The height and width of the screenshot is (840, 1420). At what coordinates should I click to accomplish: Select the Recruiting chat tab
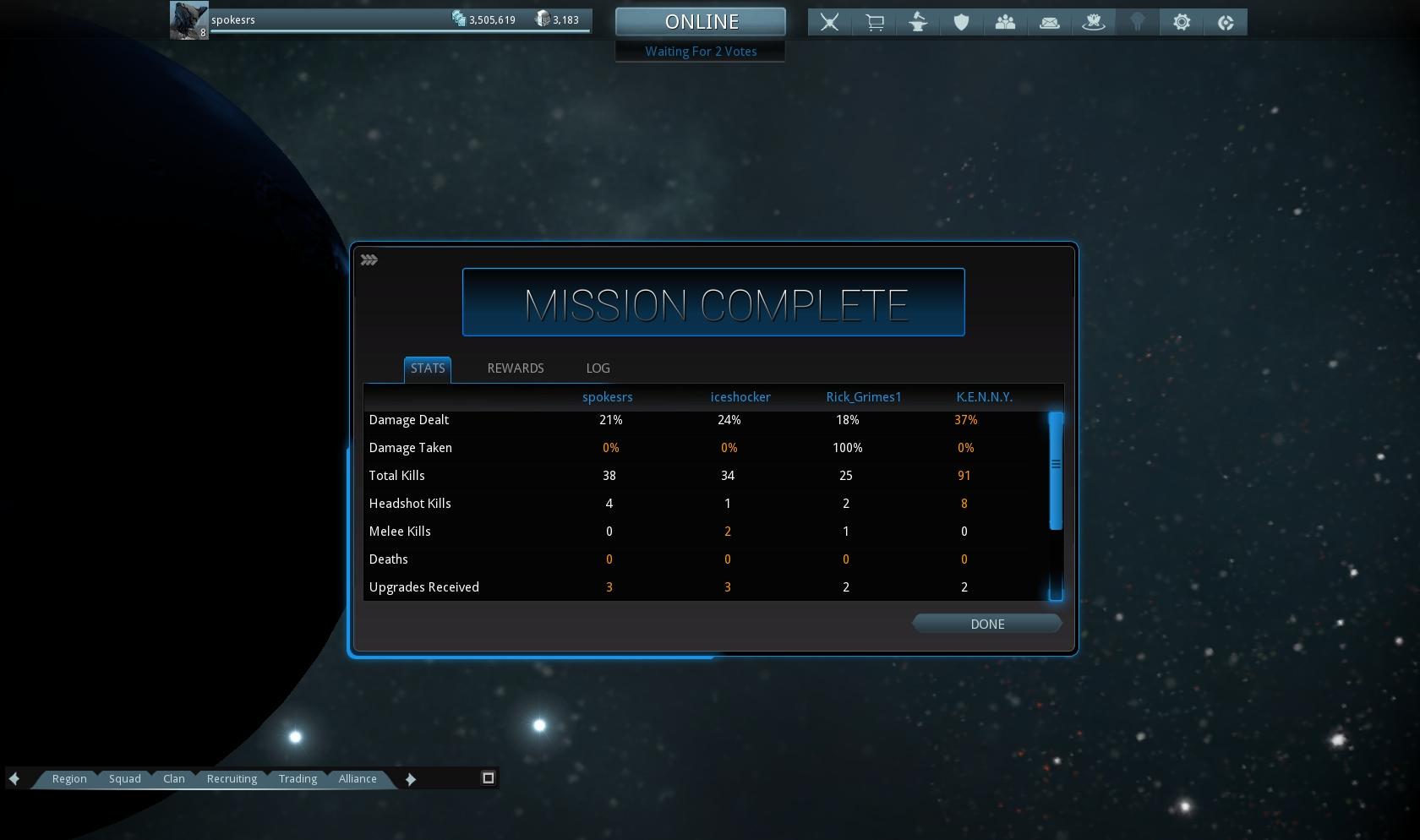pyautogui.click(x=232, y=779)
